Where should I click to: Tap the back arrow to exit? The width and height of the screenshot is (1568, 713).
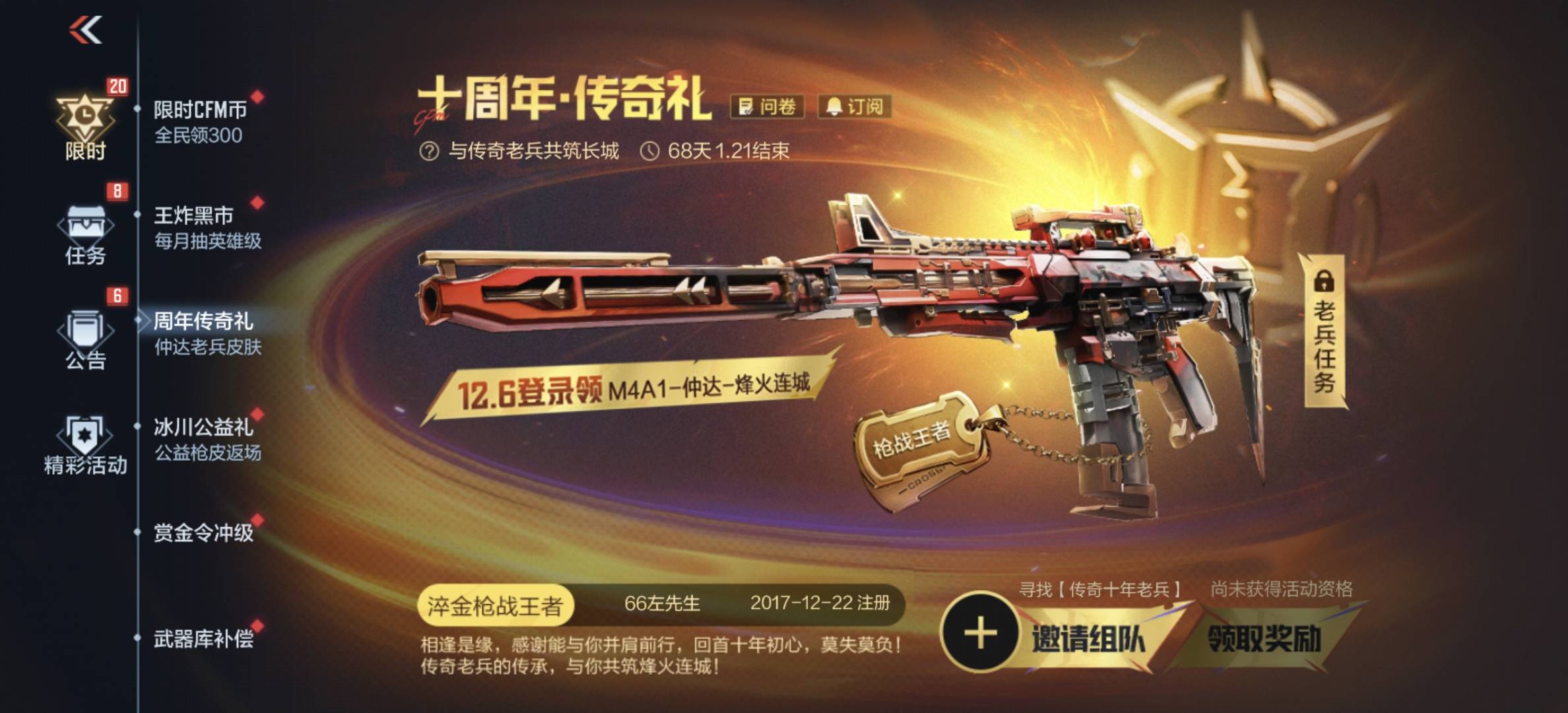point(86,30)
